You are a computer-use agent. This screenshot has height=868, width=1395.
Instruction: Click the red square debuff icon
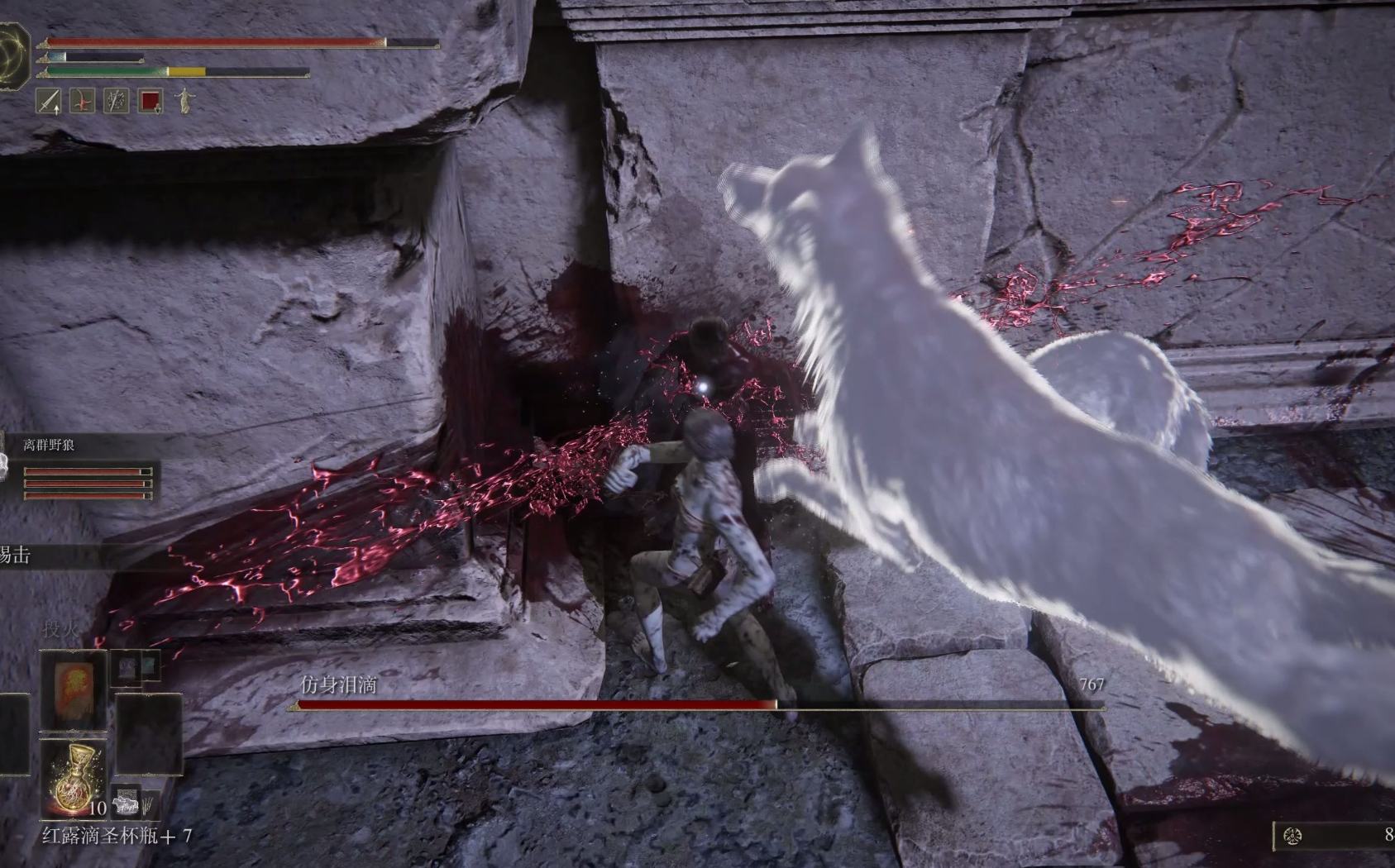pyautogui.click(x=150, y=102)
